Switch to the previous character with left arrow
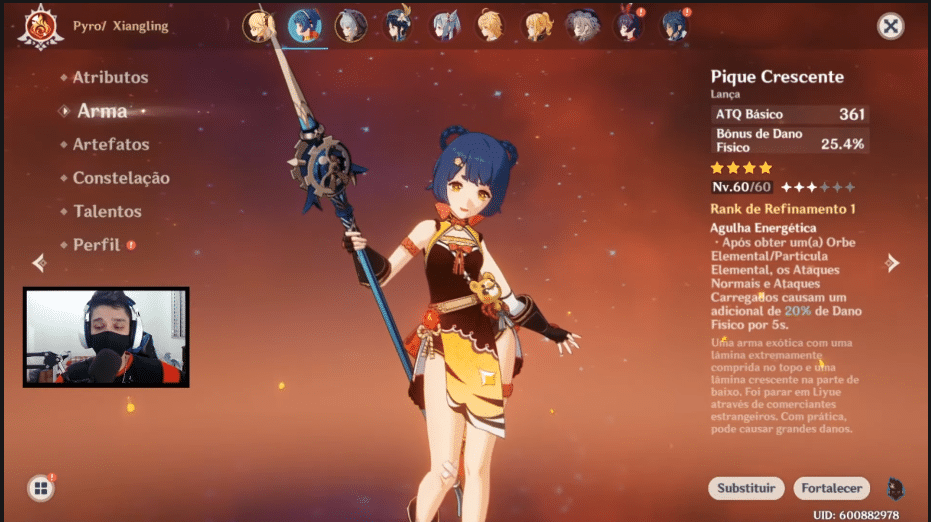The image size is (931, 522). [39, 263]
